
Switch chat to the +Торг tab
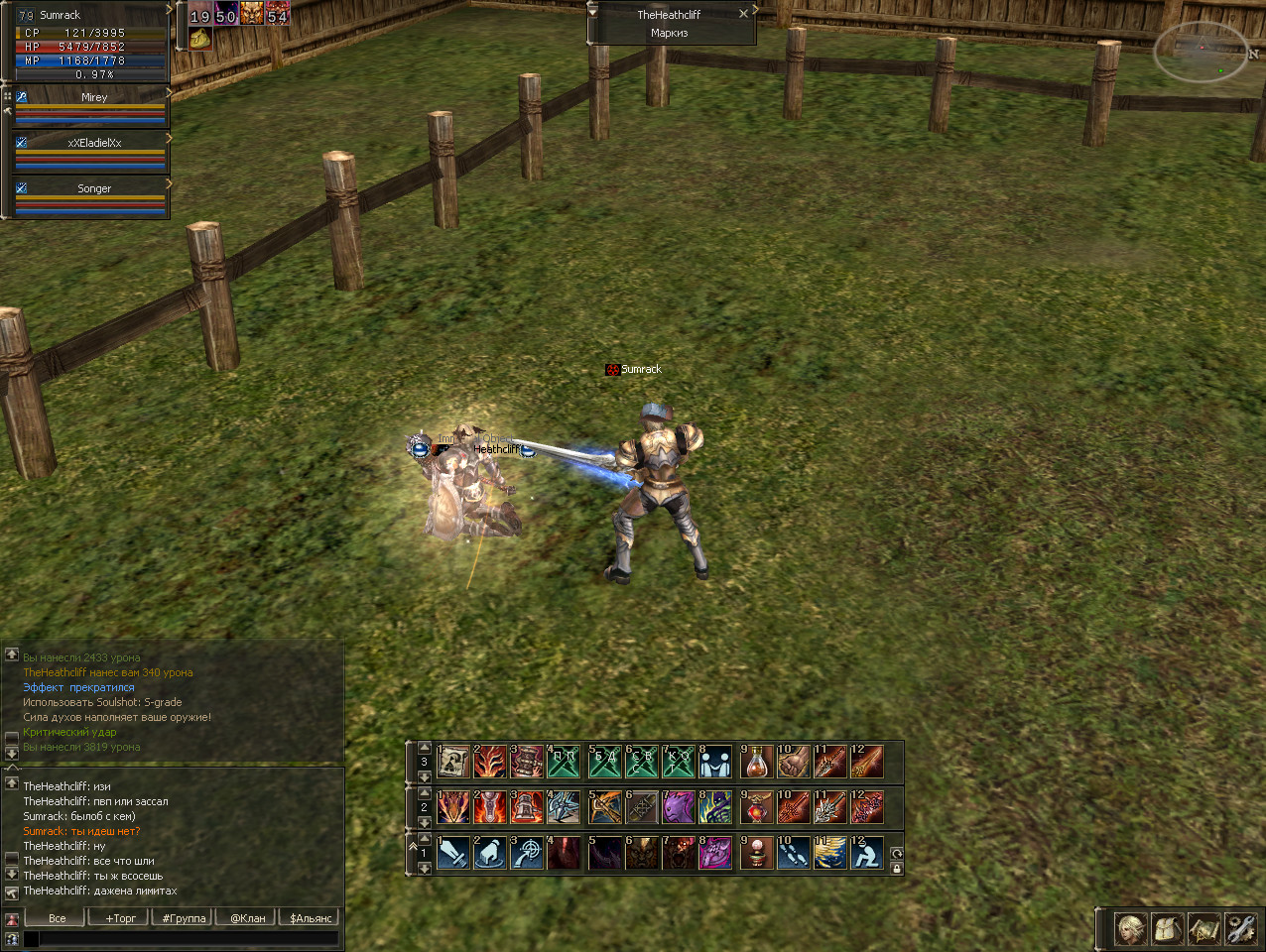tap(120, 918)
